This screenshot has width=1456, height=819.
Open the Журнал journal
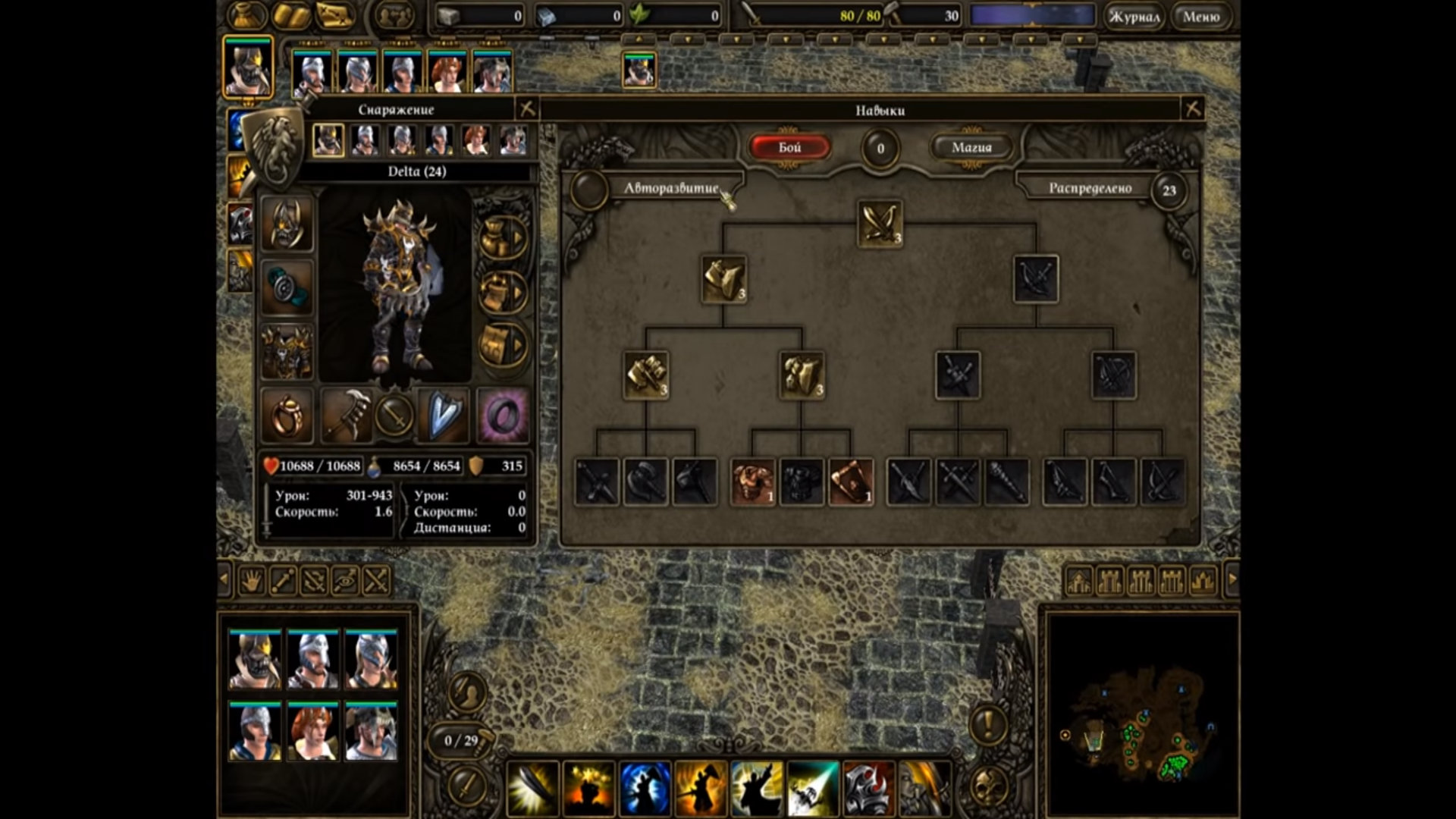coord(1134,17)
